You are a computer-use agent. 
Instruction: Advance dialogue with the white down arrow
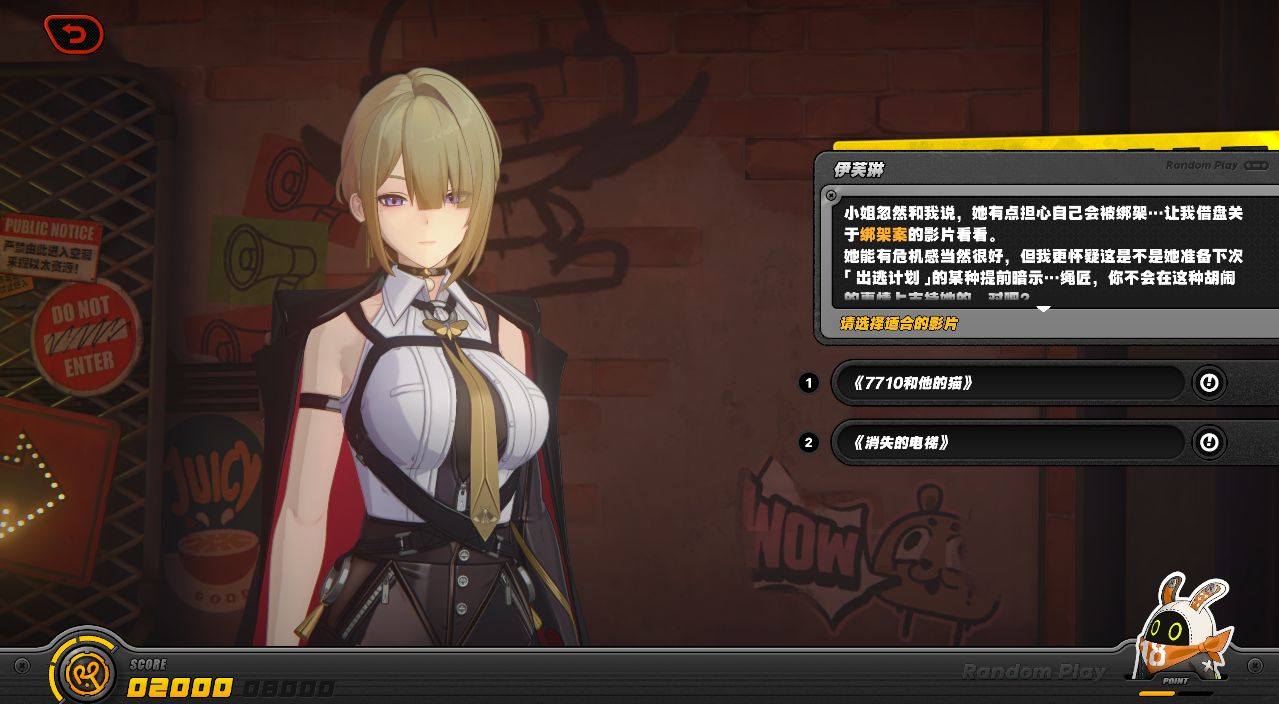(1043, 309)
